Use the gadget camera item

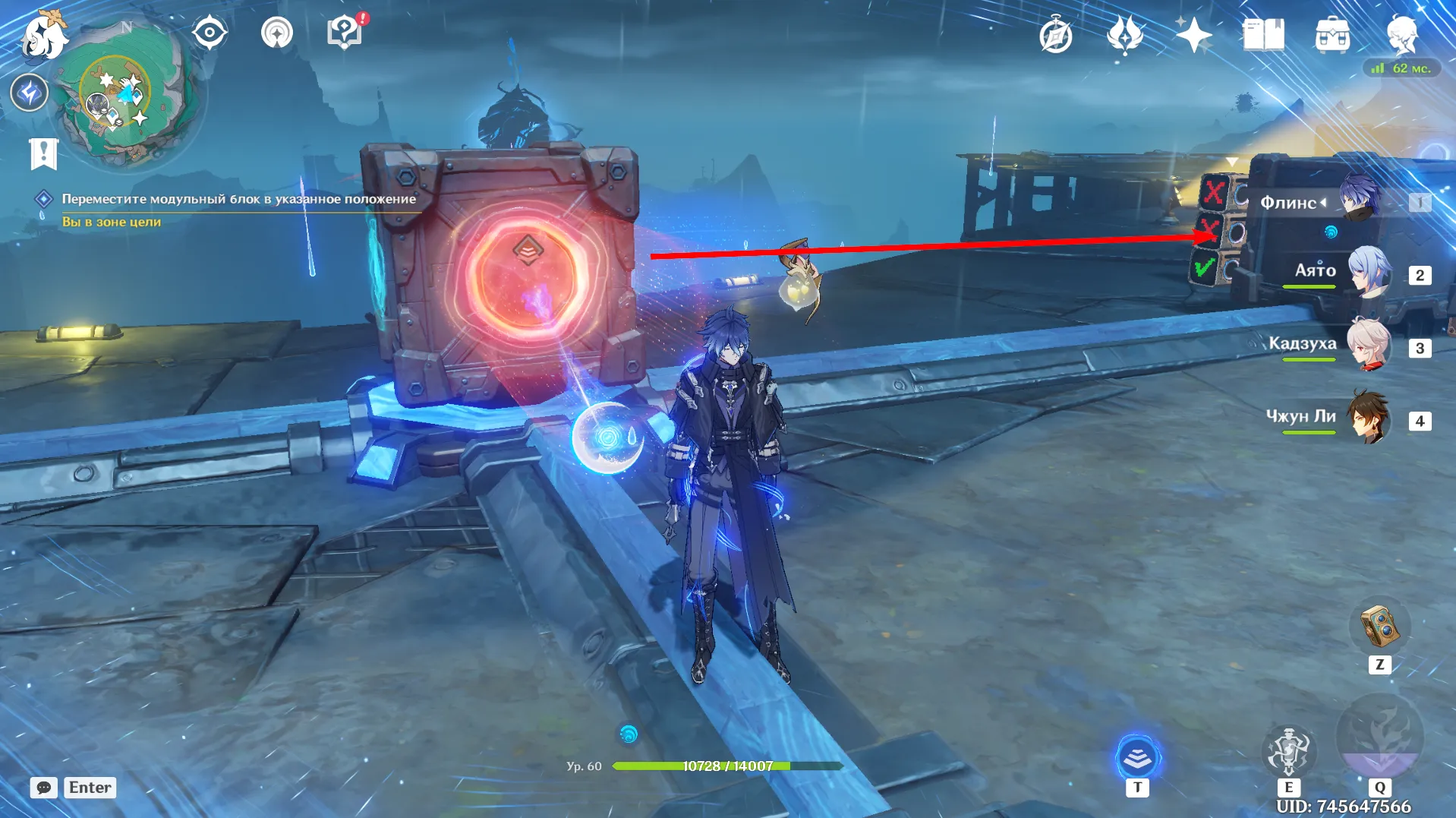tap(1379, 627)
